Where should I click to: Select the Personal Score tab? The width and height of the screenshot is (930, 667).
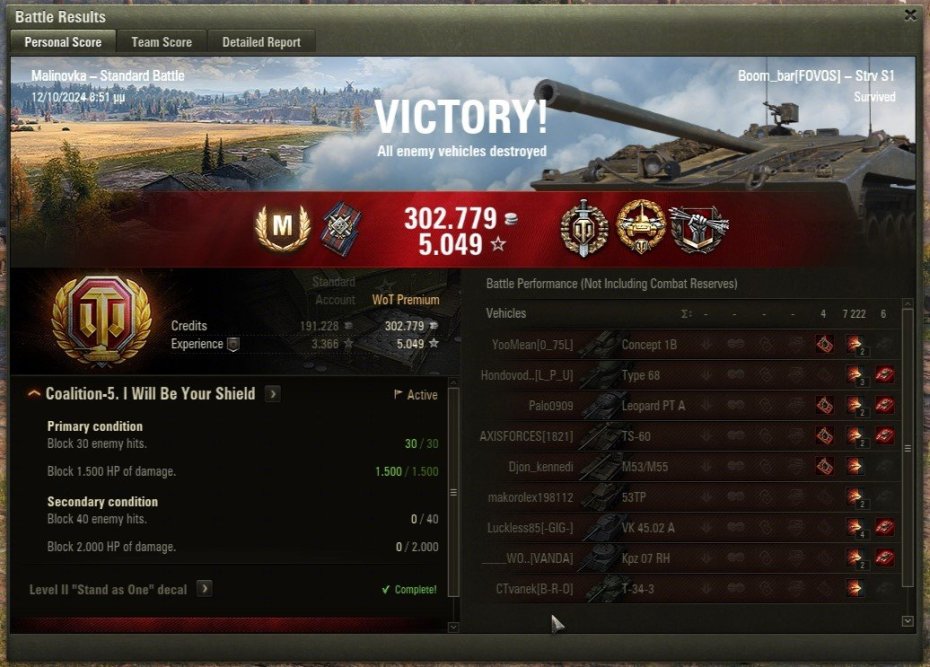click(62, 42)
